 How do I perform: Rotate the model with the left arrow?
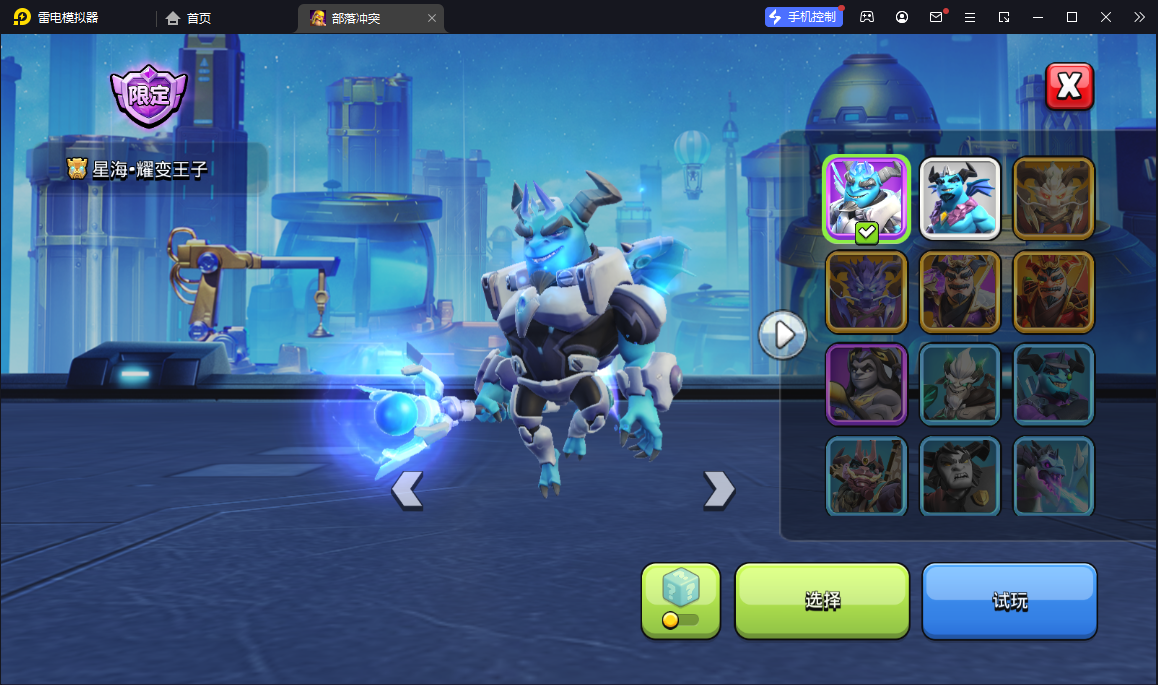407,490
